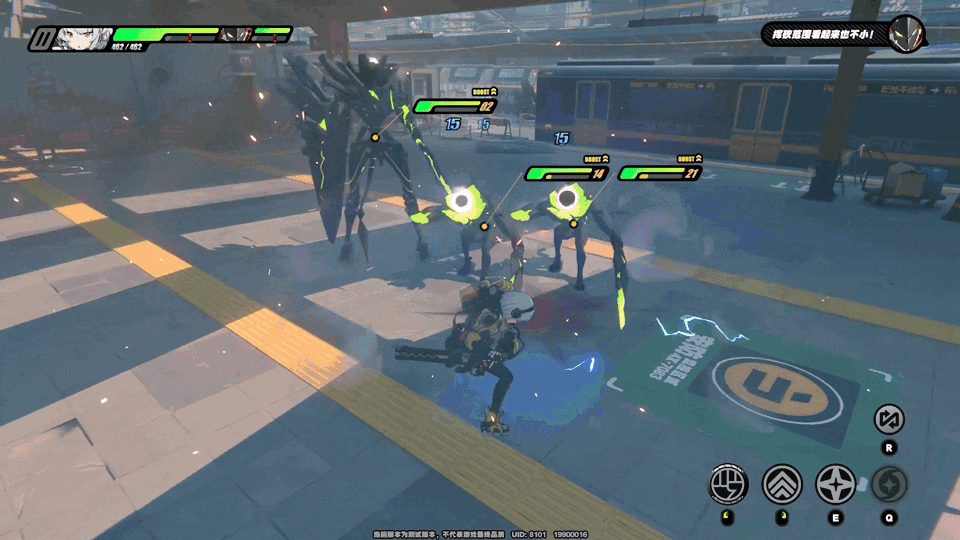This screenshot has width=960, height=540.
Task: Activate the triple-chevron dash icon
Action: pos(782,485)
